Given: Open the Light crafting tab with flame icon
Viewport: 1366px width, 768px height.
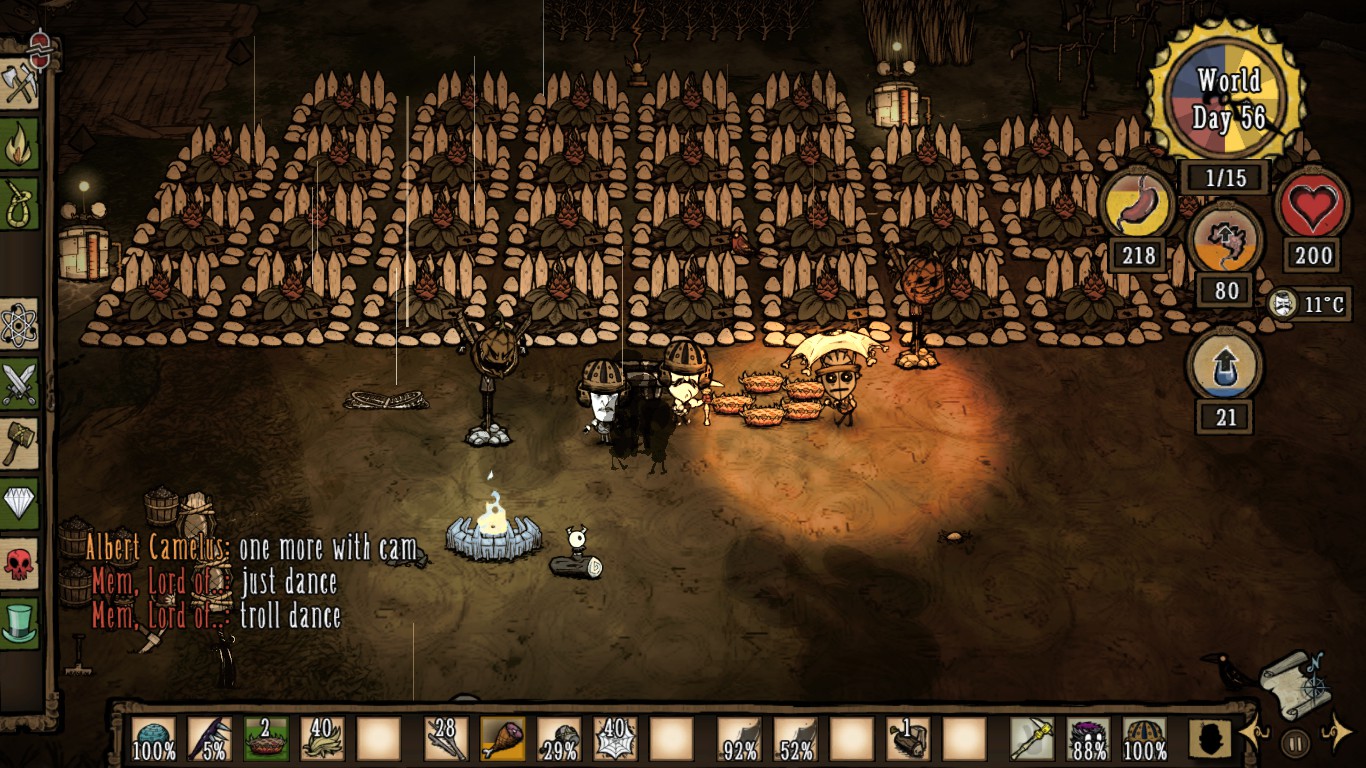Looking at the screenshot, I should pos(20,145).
